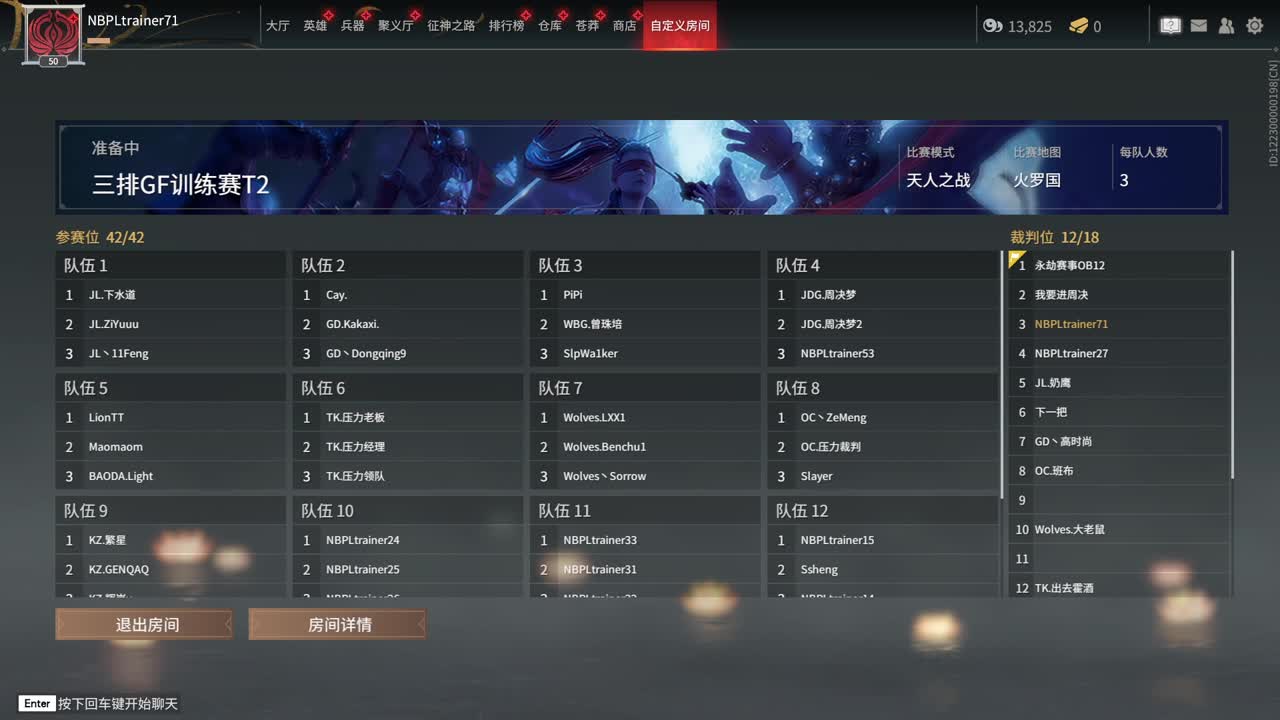Click the coin currency icon showing 13,825

990,26
